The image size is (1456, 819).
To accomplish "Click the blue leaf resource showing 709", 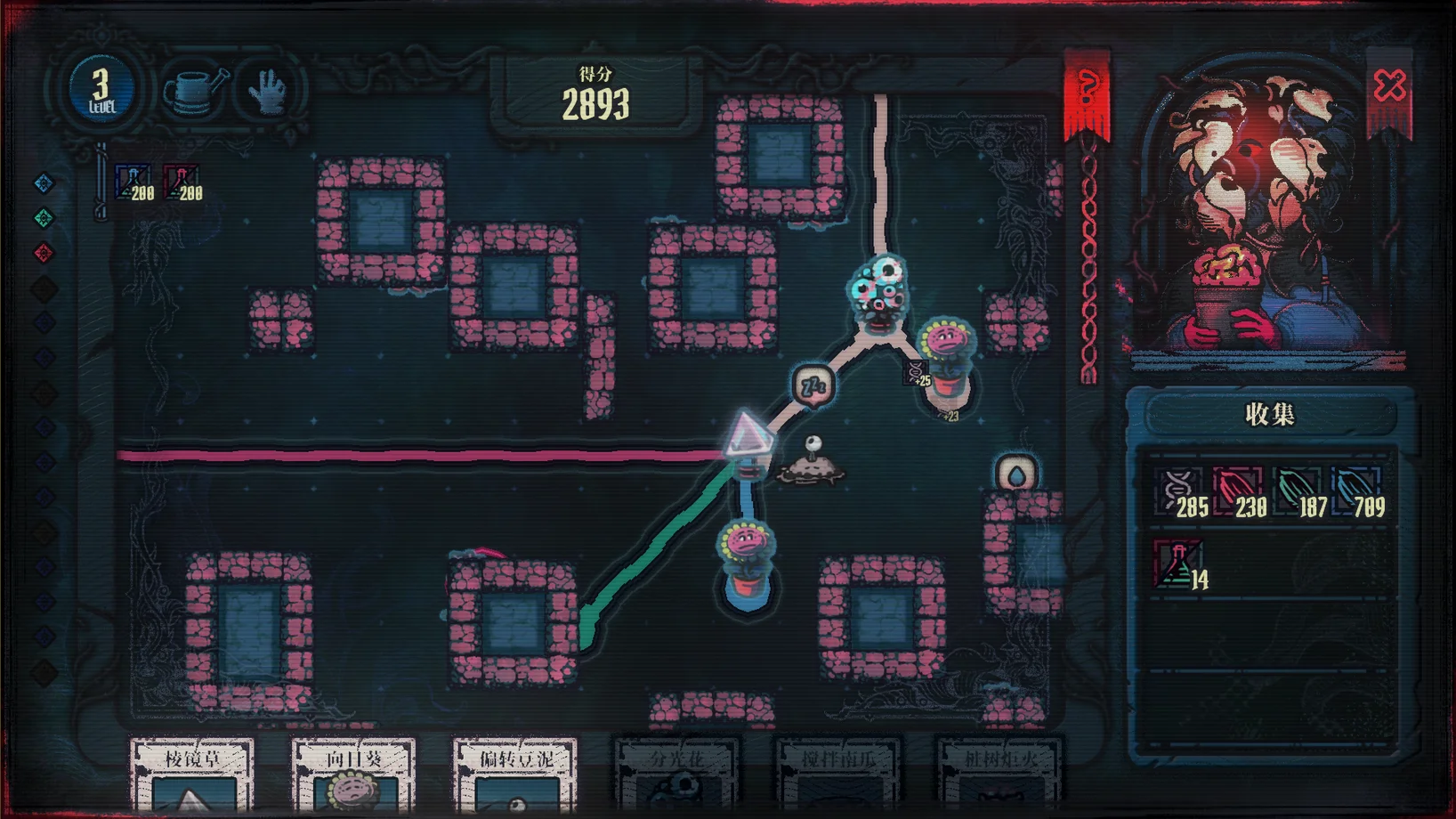I will (x=1357, y=492).
